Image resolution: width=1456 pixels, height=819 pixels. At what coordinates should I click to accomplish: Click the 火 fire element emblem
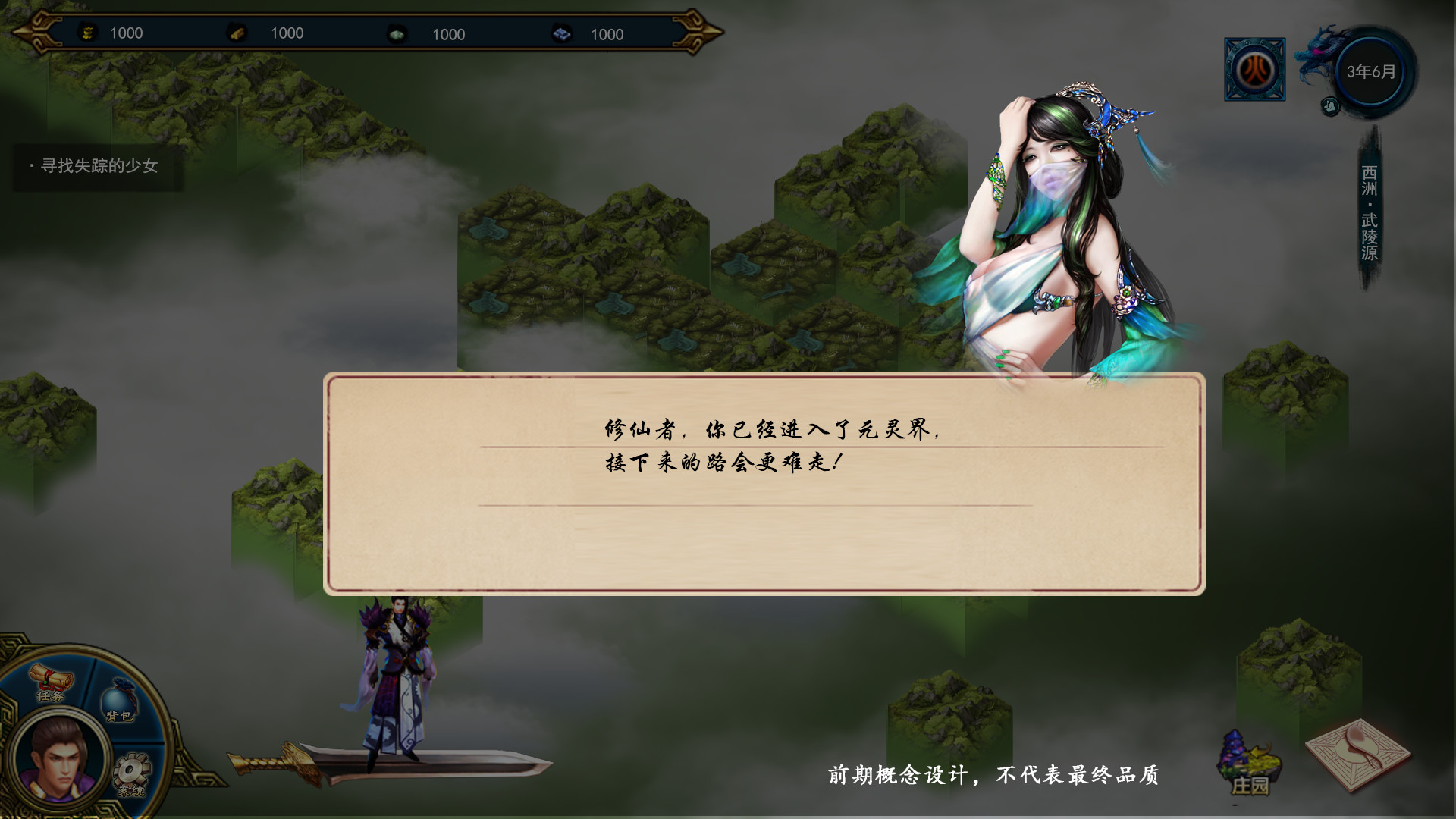point(1255,67)
